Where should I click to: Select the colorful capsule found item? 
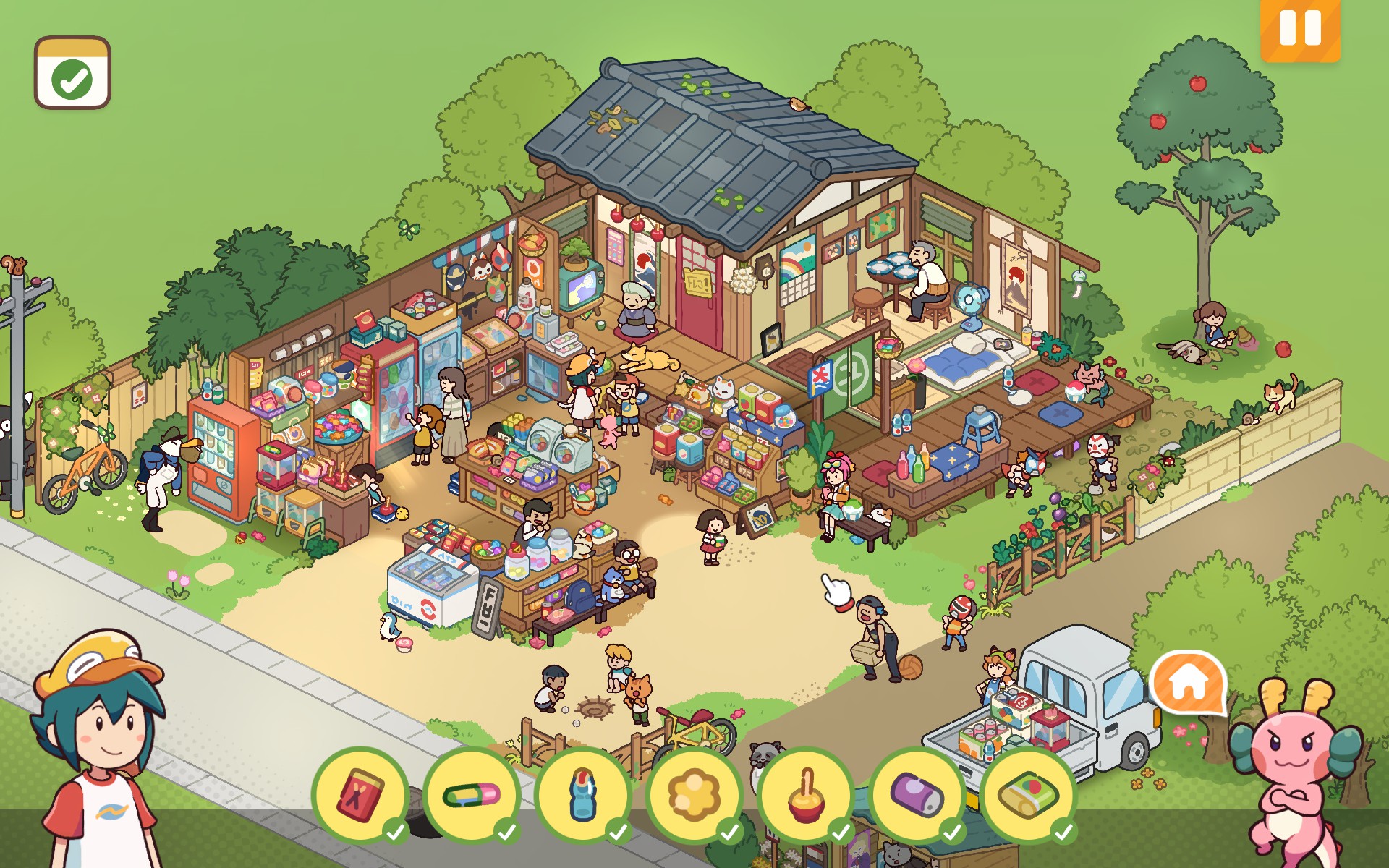[x=472, y=795]
